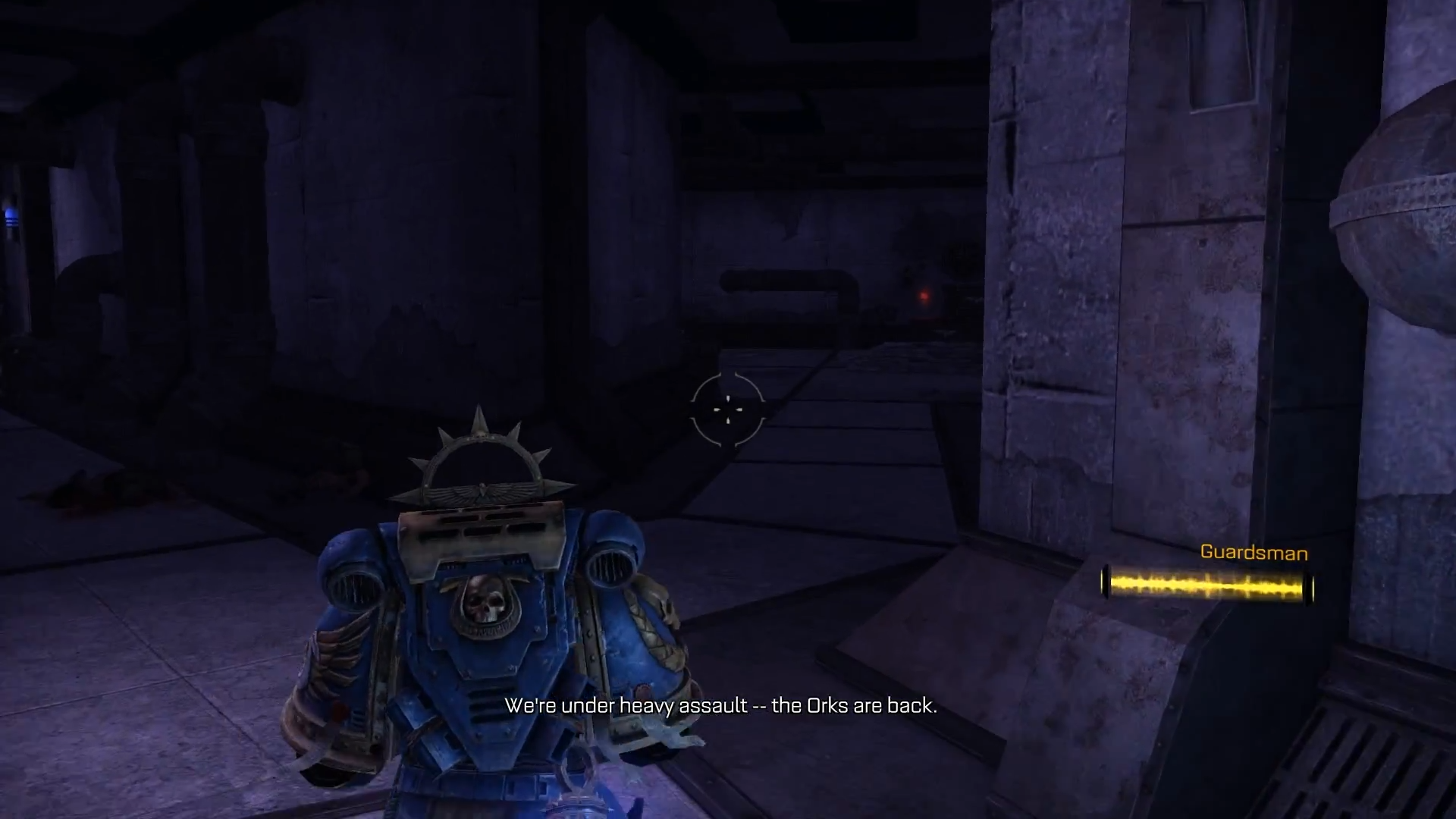Click the glowing red indicator light
This screenshot has width=1456, height=819.
pyautogui.click(x=924, y=294)
